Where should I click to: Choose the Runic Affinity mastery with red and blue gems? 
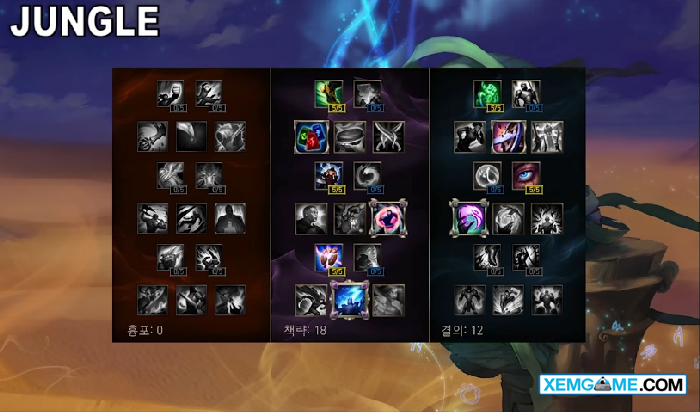[310, 136]
